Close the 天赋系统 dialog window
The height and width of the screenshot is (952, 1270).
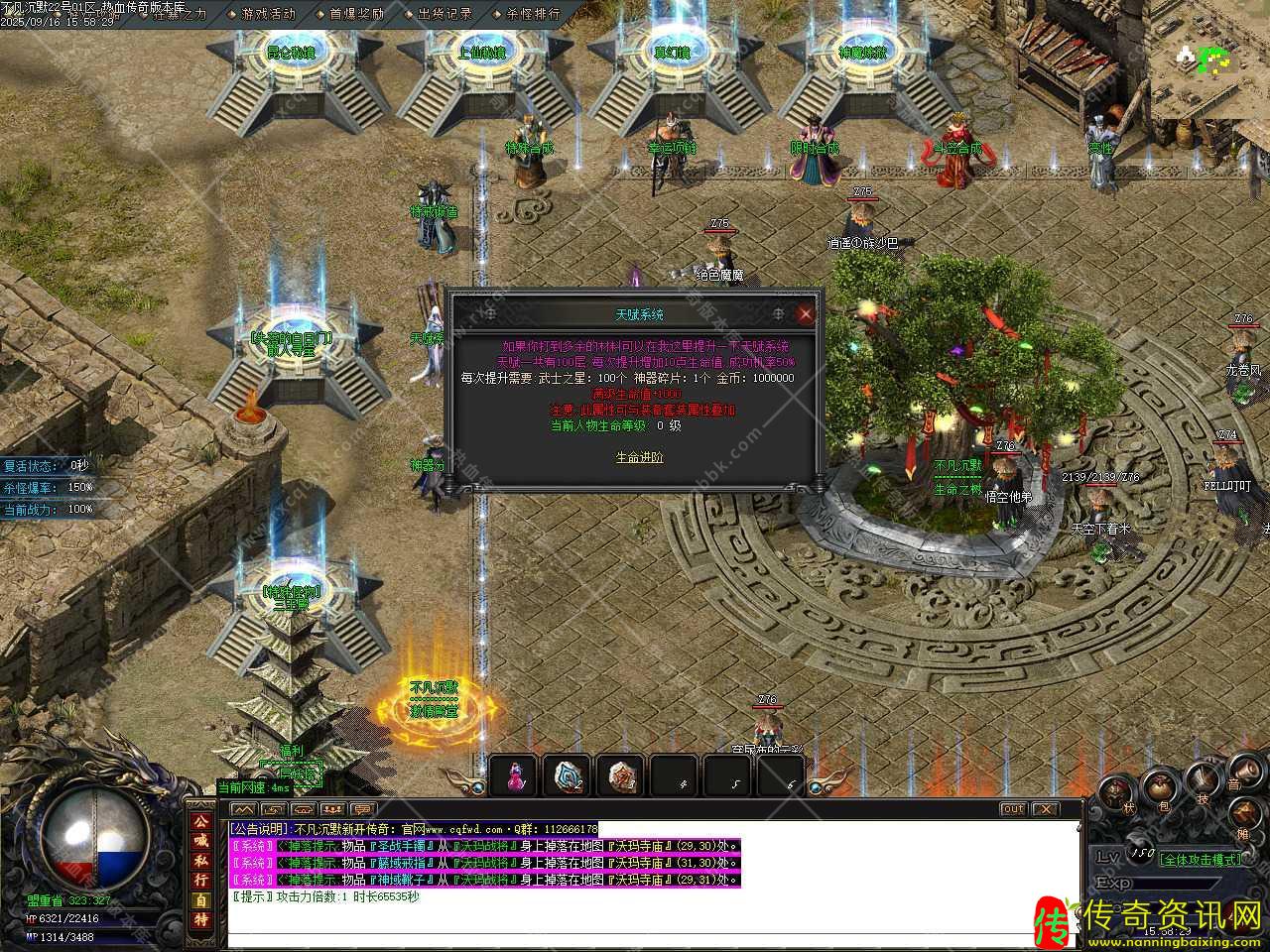coord(806,314)
